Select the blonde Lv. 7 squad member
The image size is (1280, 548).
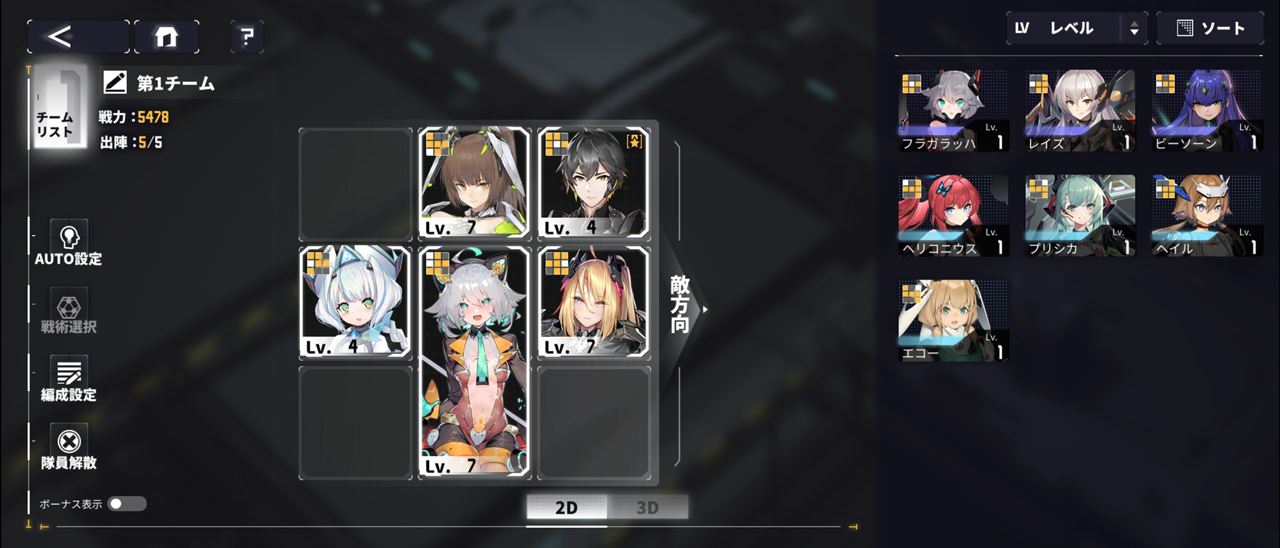(x=593, y=302)
